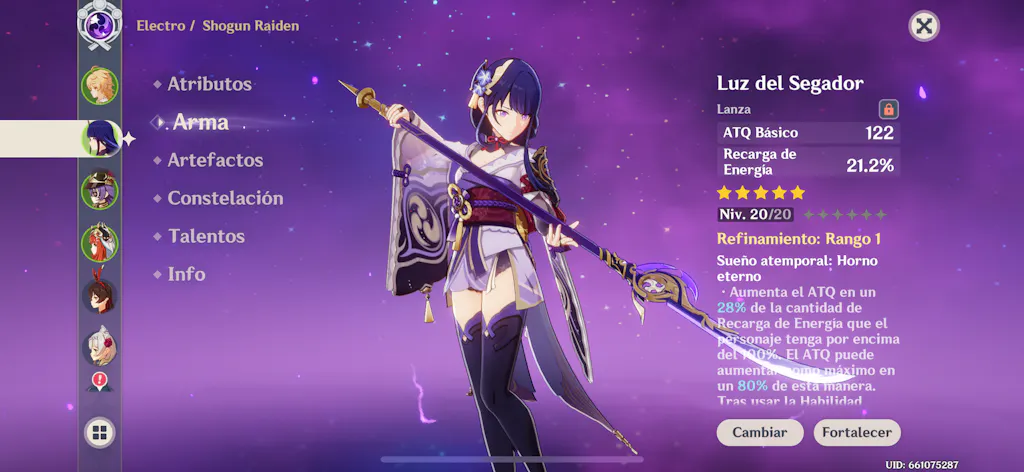Select the Arma menu entry
The height and width of the screenshot is (472, 1024).
click(200, 122)
